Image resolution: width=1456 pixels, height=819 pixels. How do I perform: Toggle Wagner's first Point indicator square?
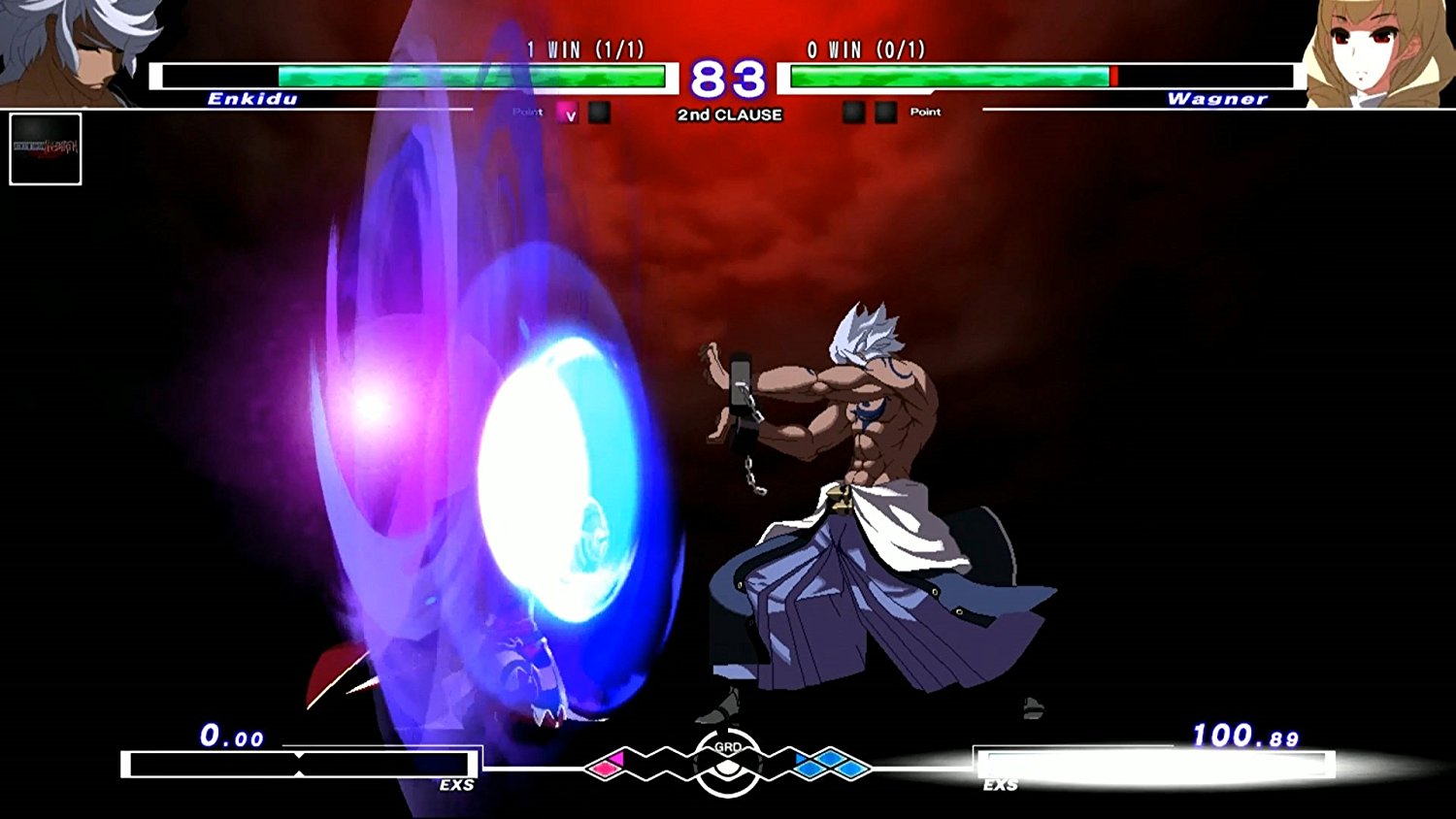[x=855, y=114]
